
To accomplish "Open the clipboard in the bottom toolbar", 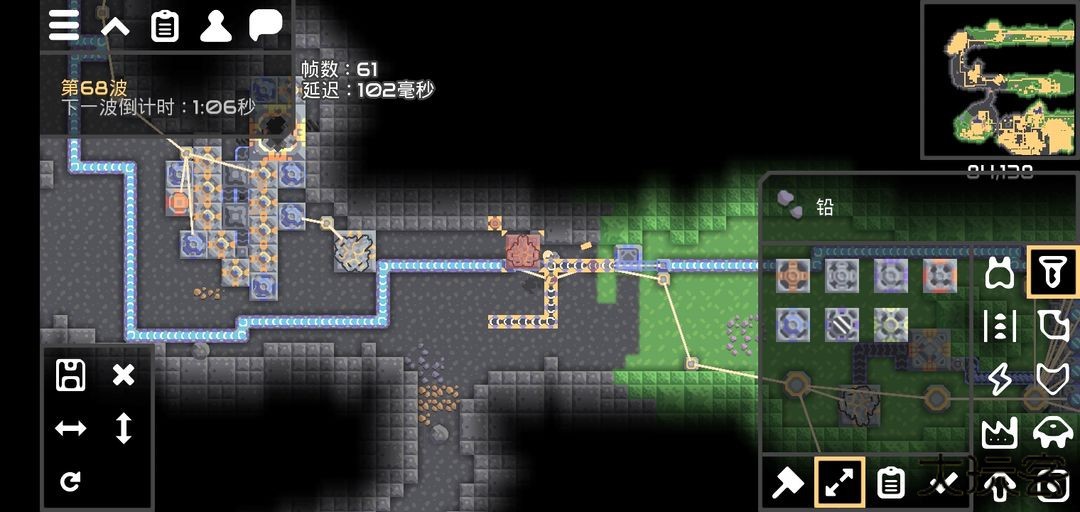I will click(x=890, y=484).
